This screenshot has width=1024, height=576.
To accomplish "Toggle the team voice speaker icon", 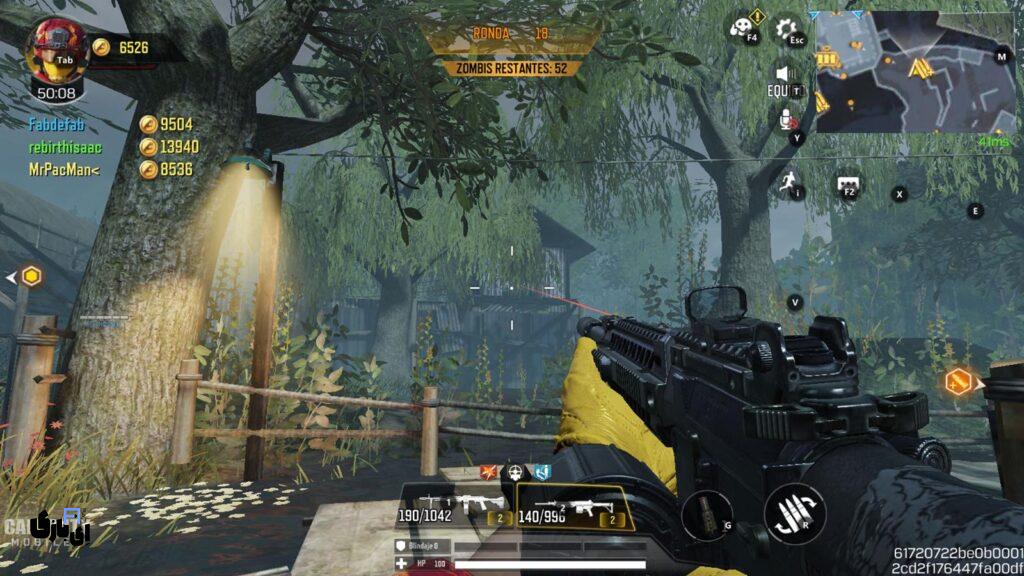I will (785, 75).
